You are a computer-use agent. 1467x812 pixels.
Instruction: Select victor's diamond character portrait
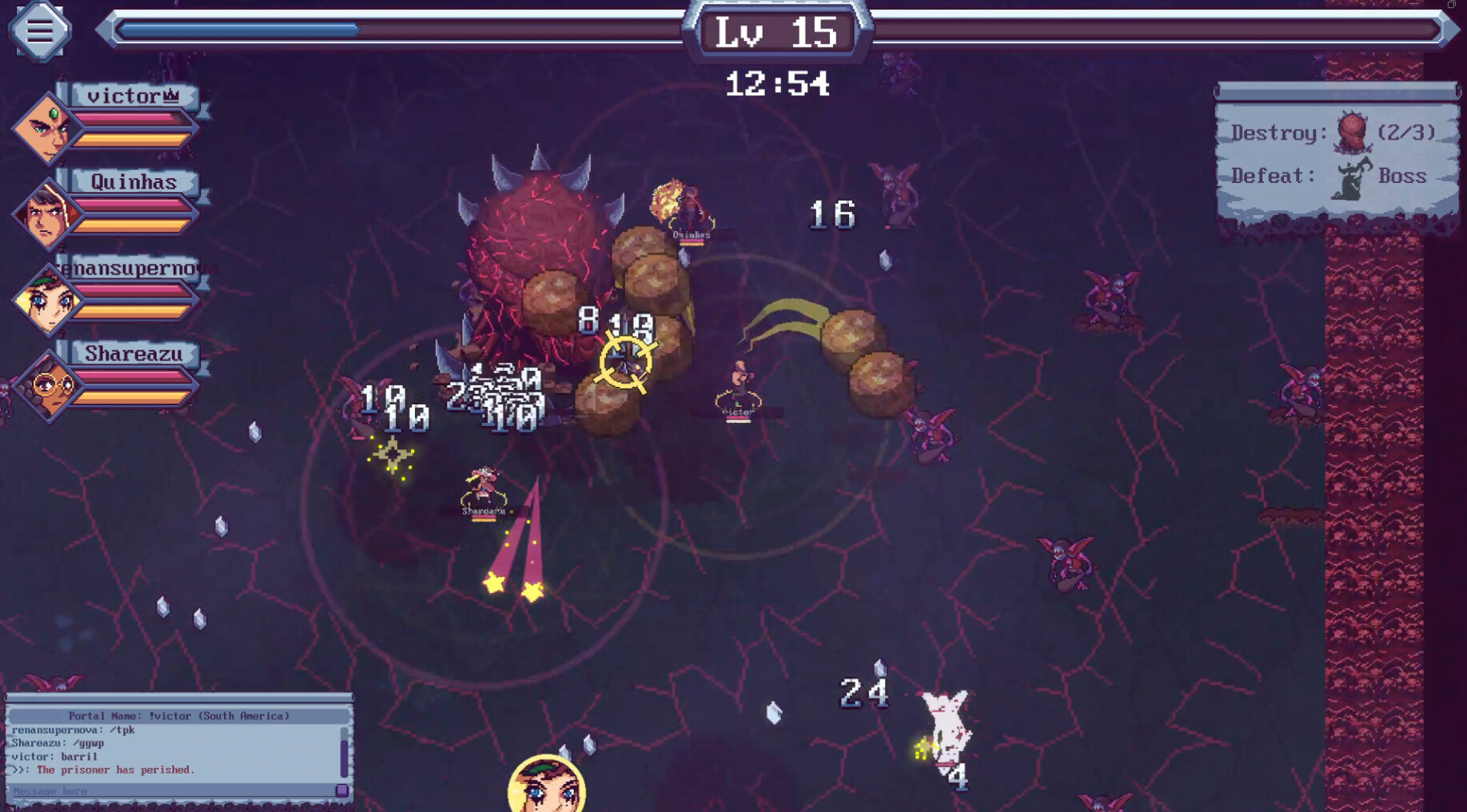pyautogui.click(x=46, y=128)
